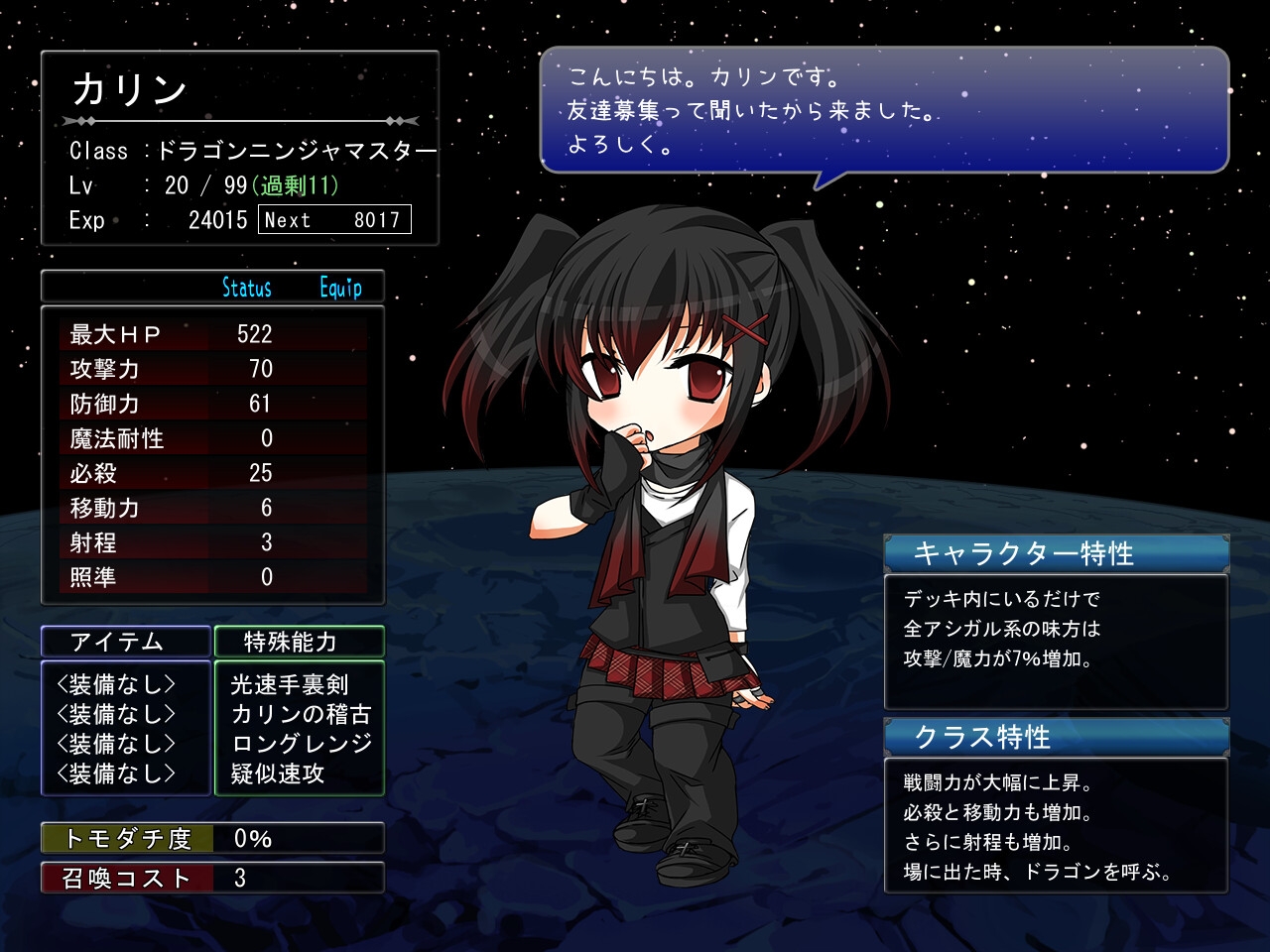Choose the 光速手裏剣 ability
This screenshot has height=952, width=1270.
[x=290, y=684]
